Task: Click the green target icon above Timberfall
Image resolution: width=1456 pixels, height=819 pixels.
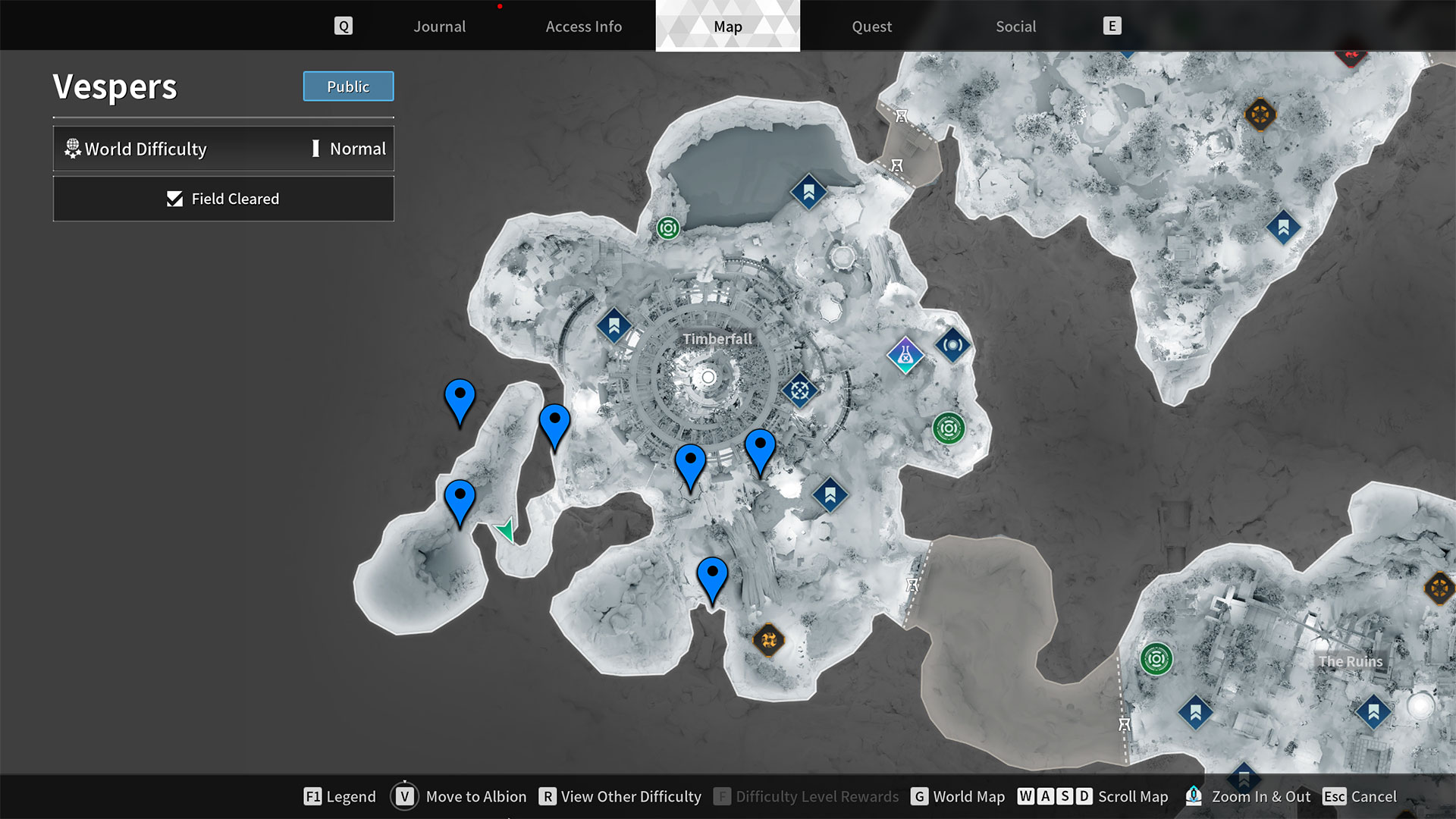Action: [667, 227]
